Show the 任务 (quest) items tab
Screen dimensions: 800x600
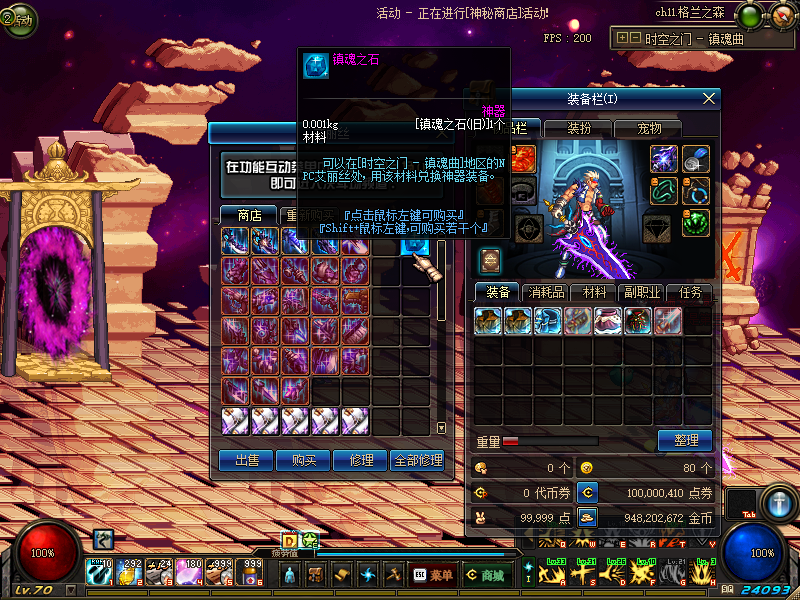click(x=691, y=293)
